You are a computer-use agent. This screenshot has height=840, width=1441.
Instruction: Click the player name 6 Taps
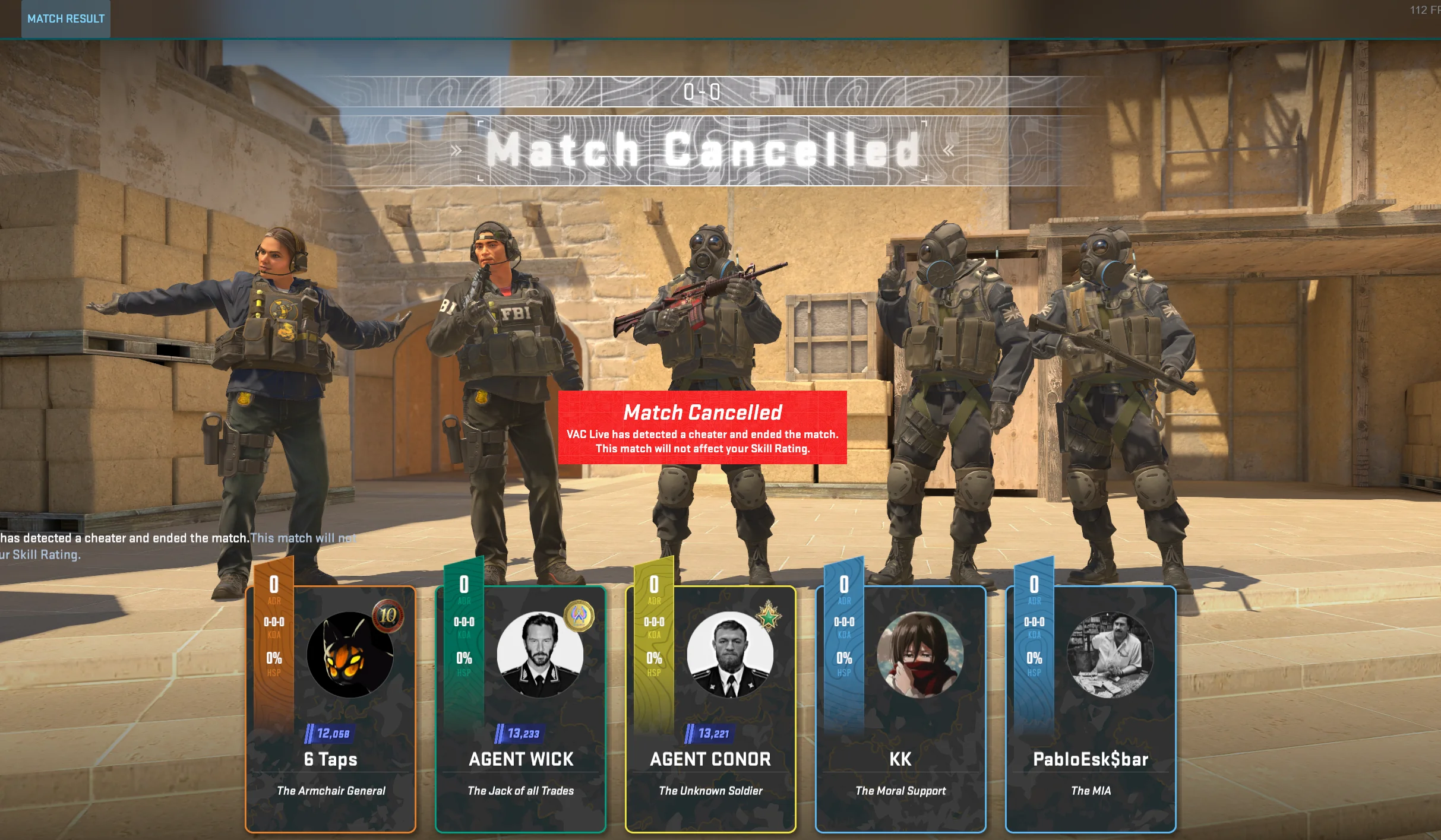coord(330,760)
